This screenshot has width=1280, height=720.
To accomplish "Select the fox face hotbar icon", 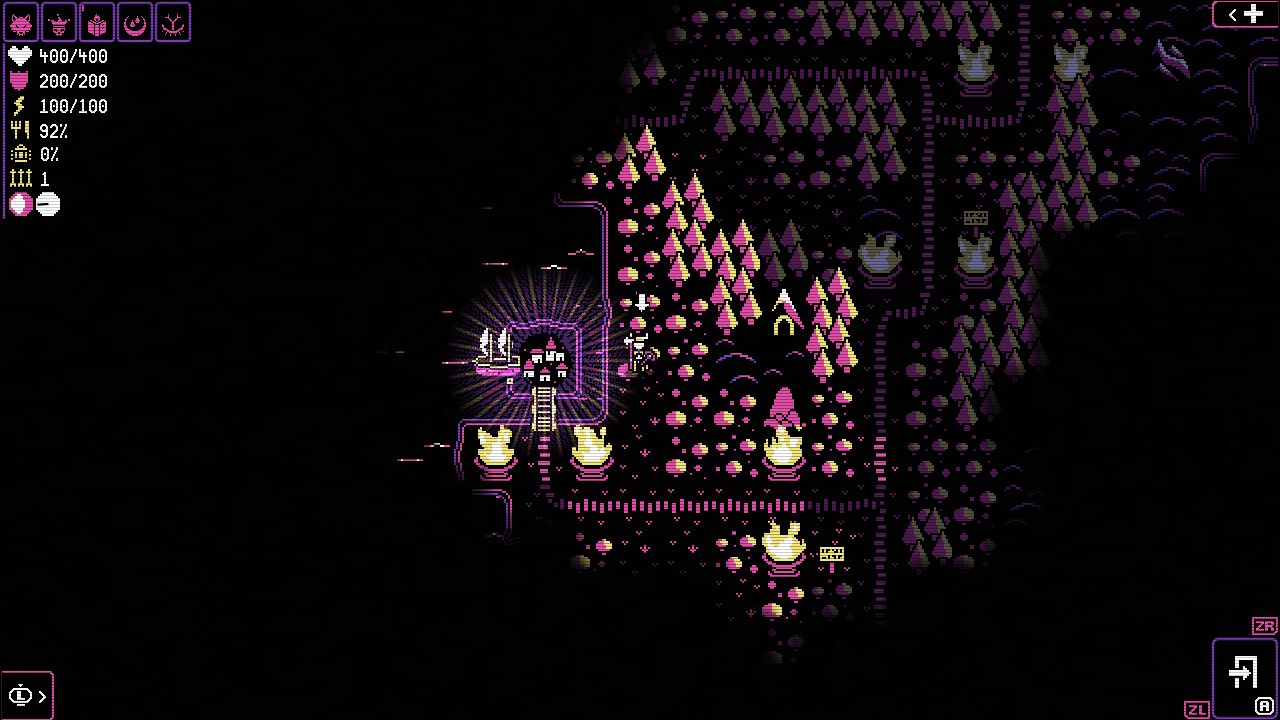I will click(22, 22).
